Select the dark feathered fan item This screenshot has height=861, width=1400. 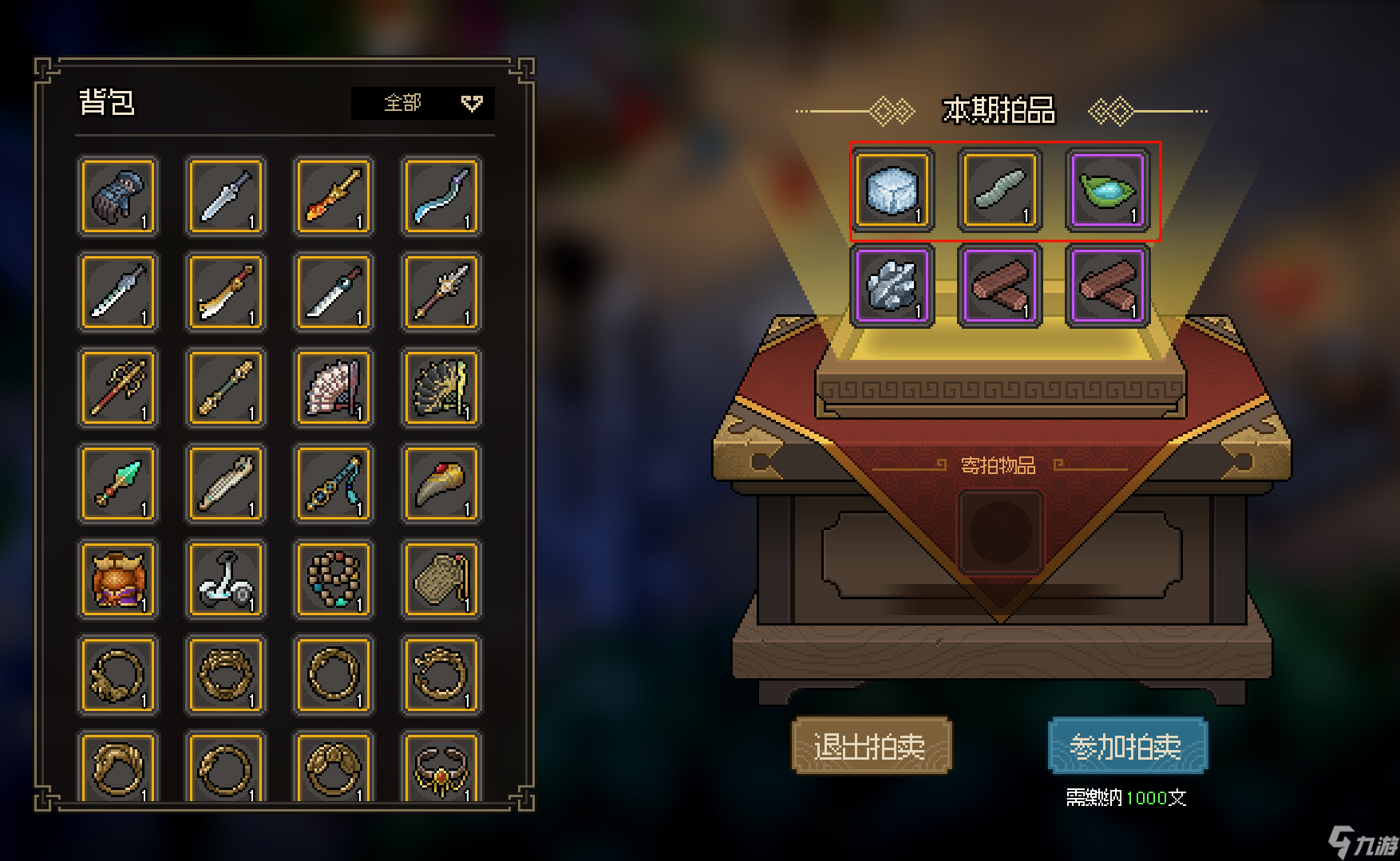tap(441, 388)
